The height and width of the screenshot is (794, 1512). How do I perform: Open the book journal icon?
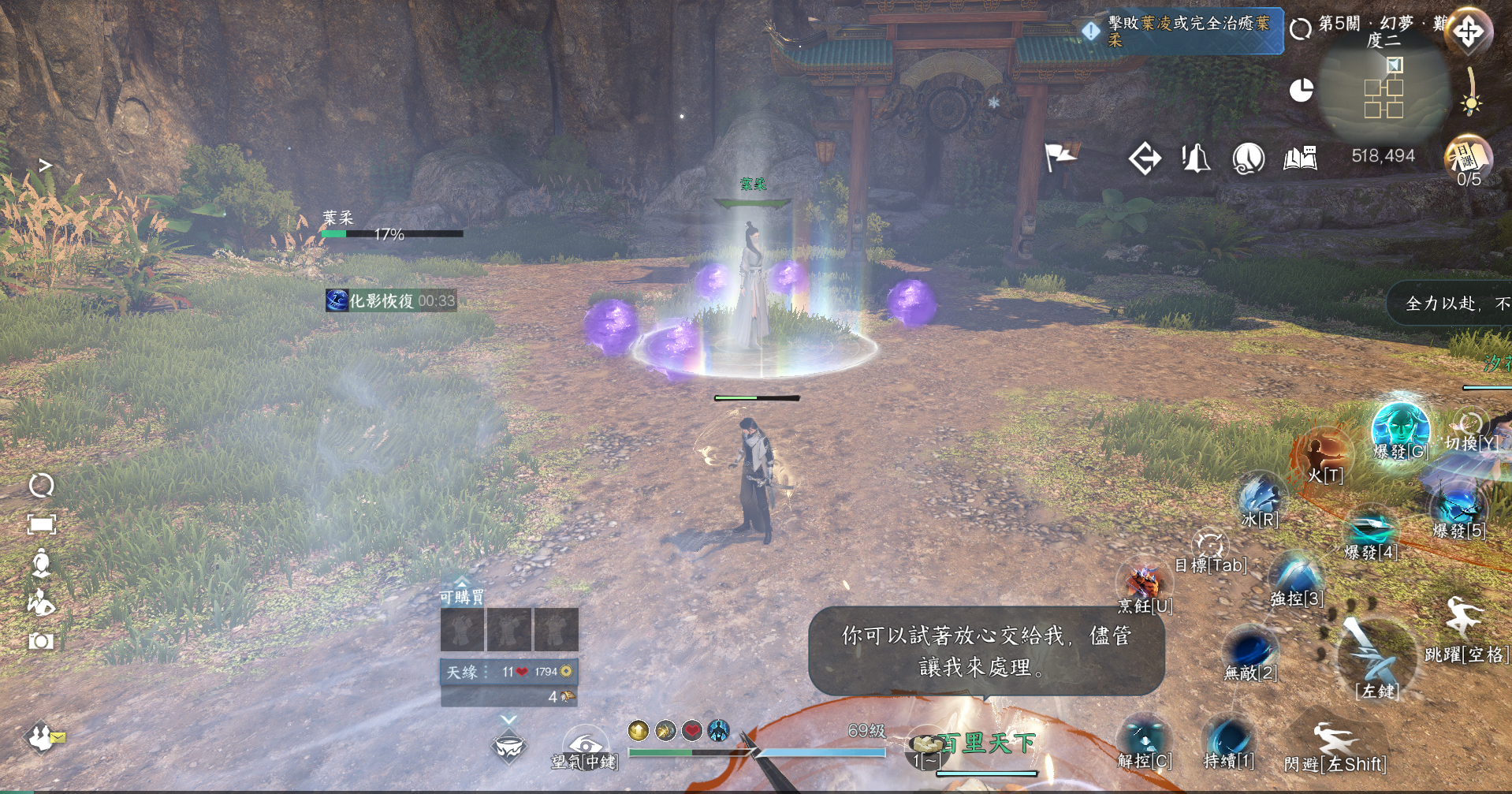coord(1300,158)
